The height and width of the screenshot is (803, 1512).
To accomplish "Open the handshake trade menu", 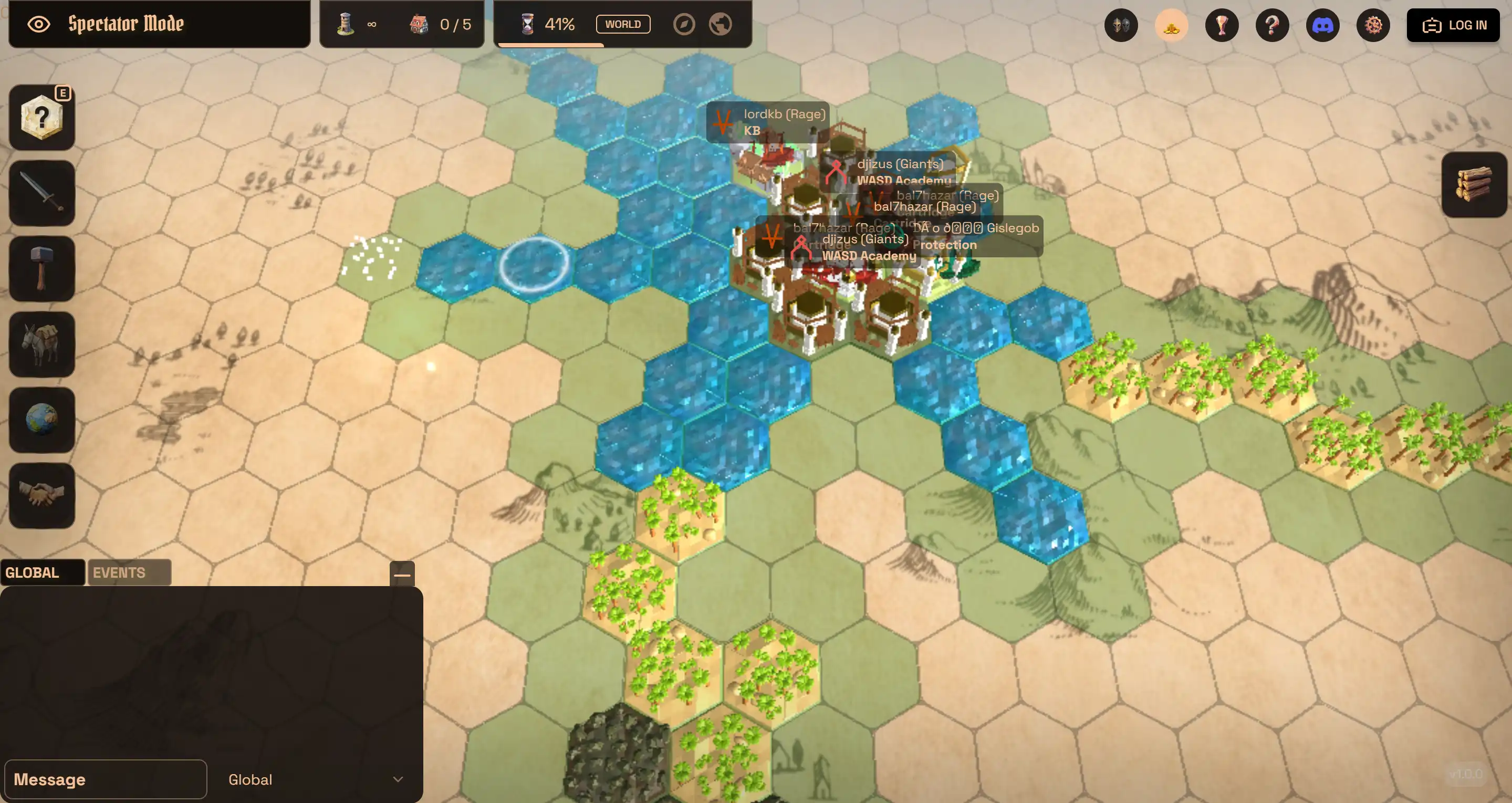I will 41,495.
